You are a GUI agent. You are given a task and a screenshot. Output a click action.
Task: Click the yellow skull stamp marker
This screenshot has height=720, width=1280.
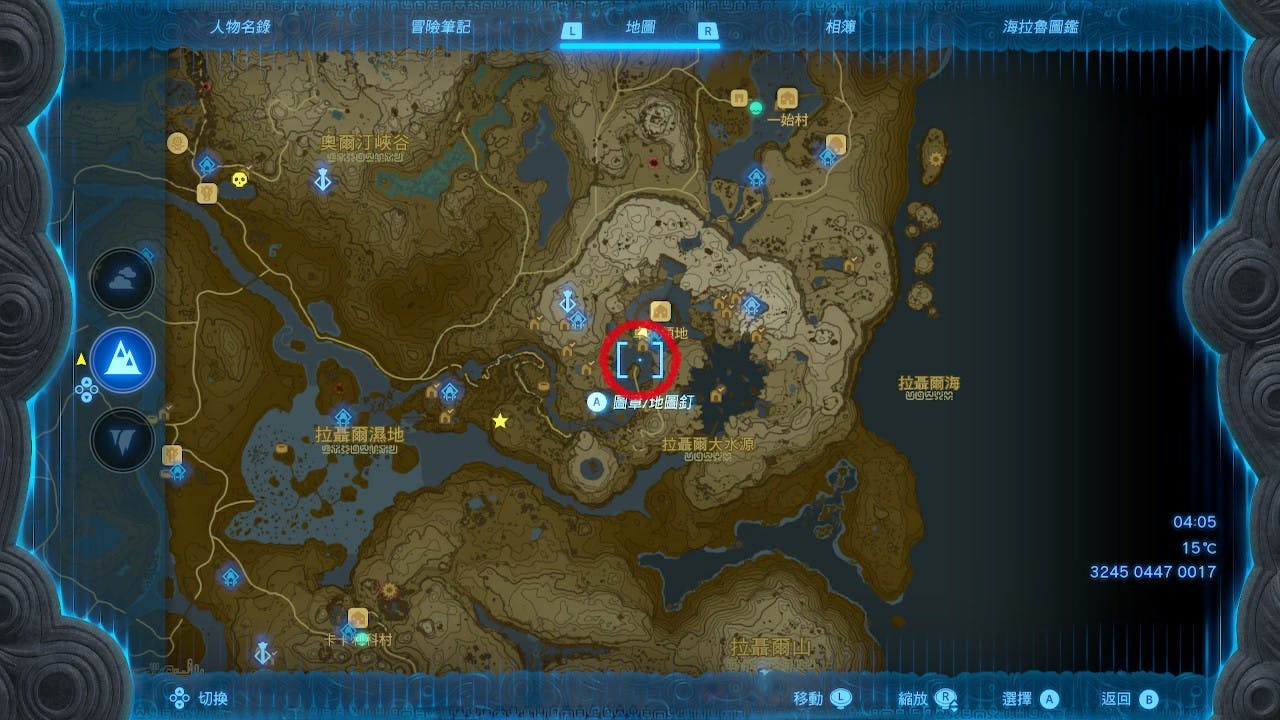(x=238, y=180)
